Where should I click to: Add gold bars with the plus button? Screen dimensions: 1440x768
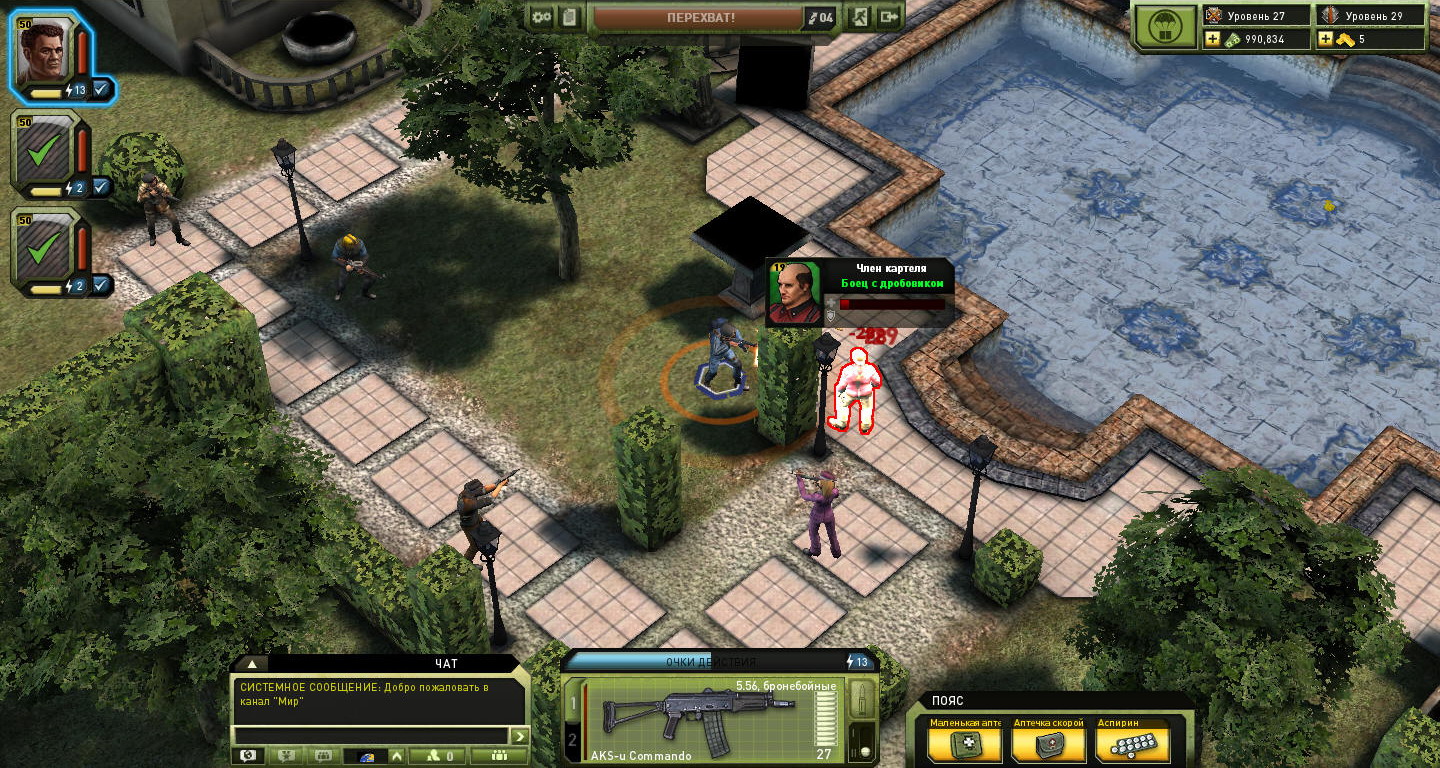1326,39
